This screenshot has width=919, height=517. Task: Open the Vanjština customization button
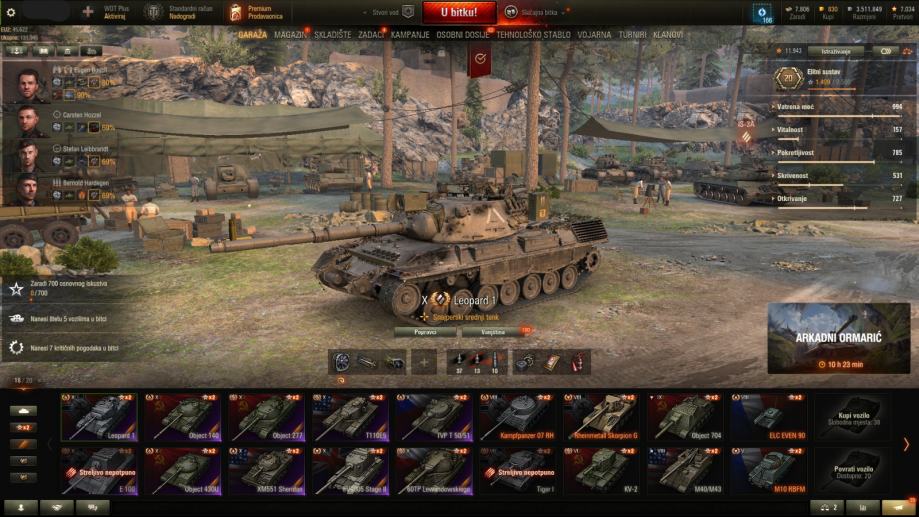[493, 331]
